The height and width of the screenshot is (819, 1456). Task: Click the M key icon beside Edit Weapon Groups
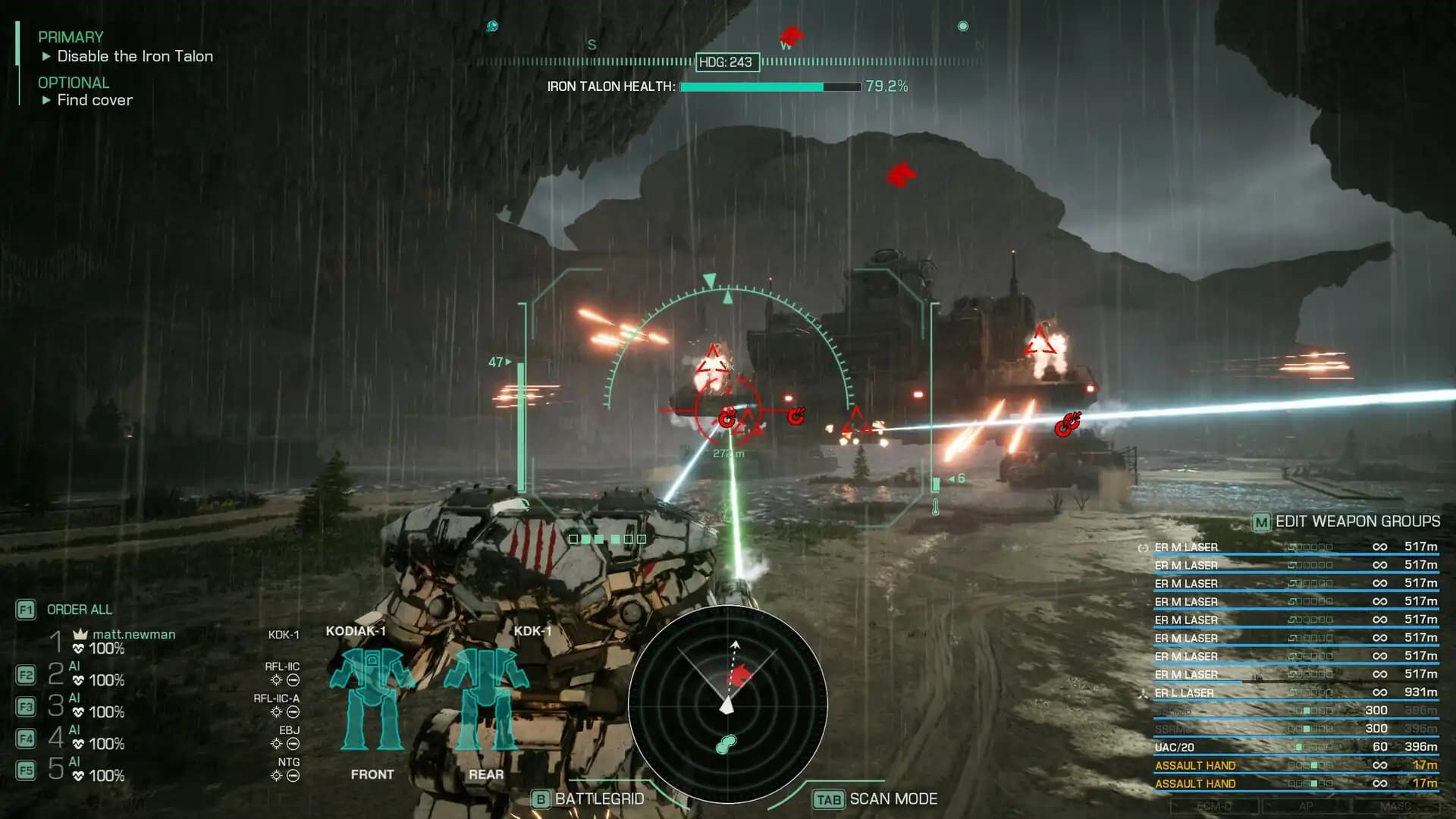[x=1260, y=522]
